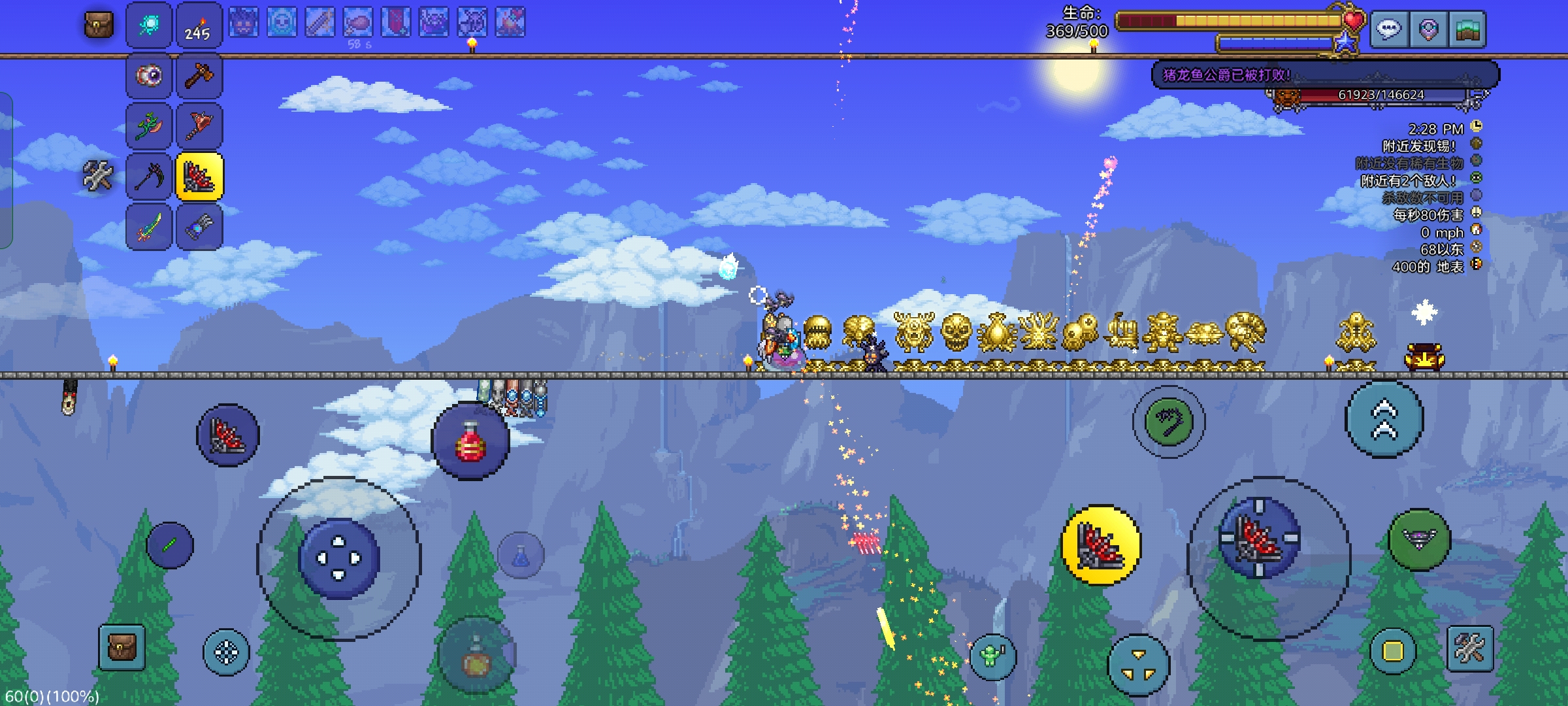1568x706 pixels.
Task: Tap the green figure auto-select button
Action: click(992, 656)
